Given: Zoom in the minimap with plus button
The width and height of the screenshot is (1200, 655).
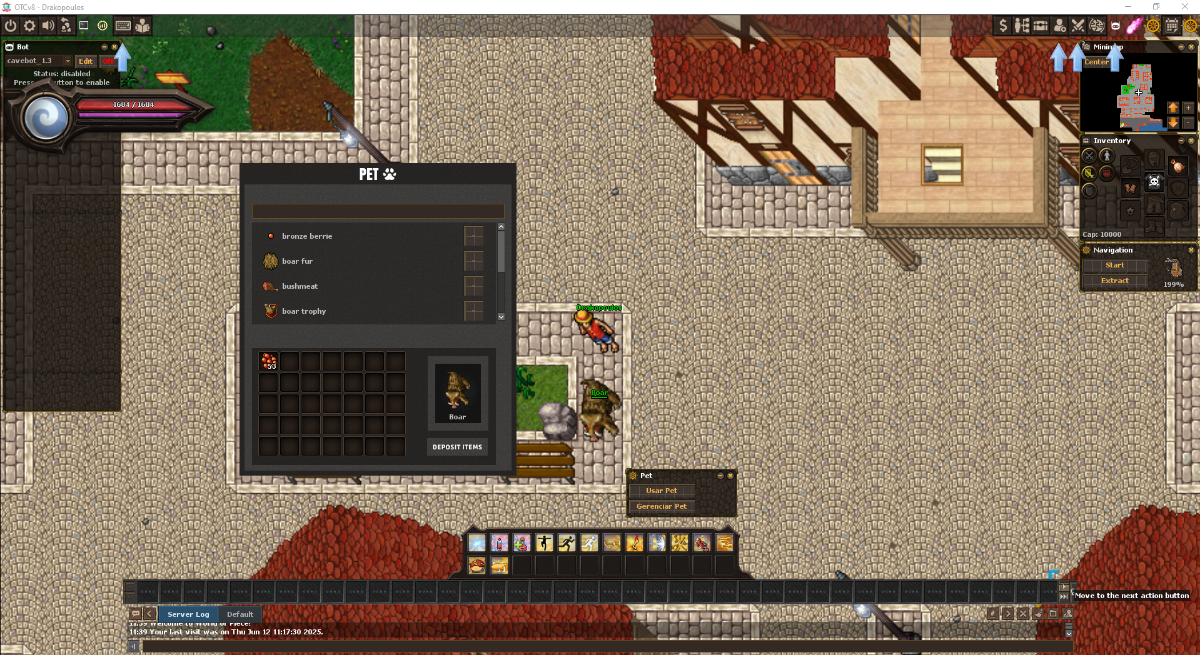Looking at the screenshot, I should [x=1188, y=107].
